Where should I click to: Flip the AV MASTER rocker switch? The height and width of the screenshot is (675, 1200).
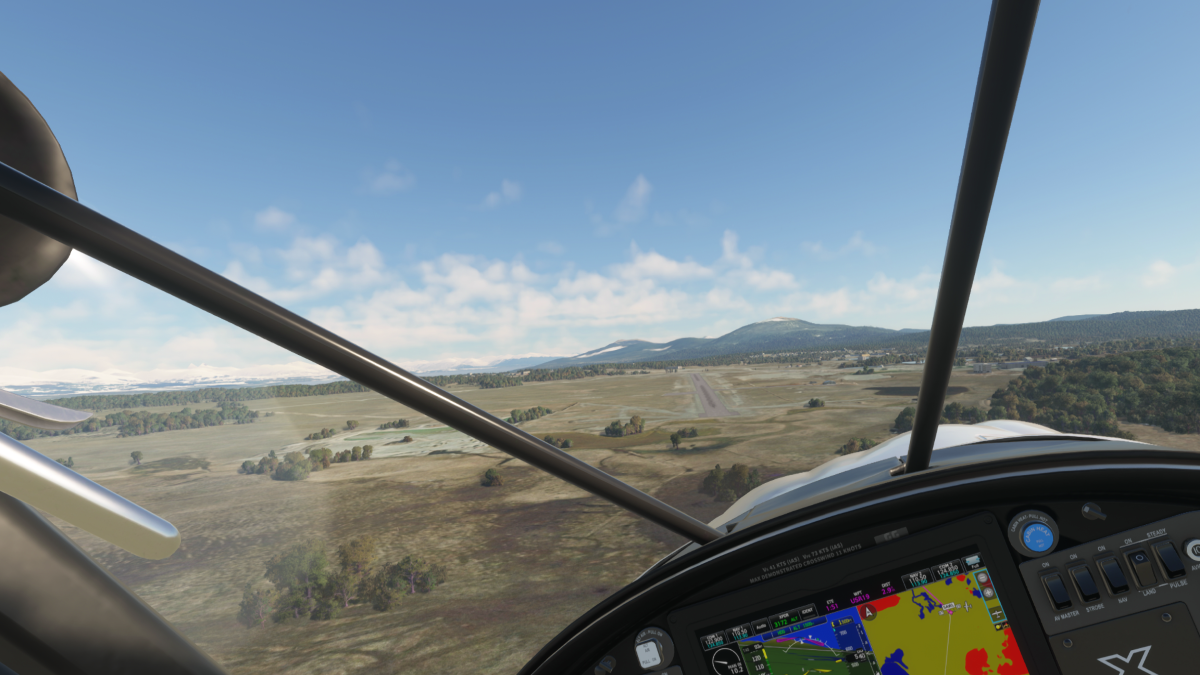coord(1056,590)
